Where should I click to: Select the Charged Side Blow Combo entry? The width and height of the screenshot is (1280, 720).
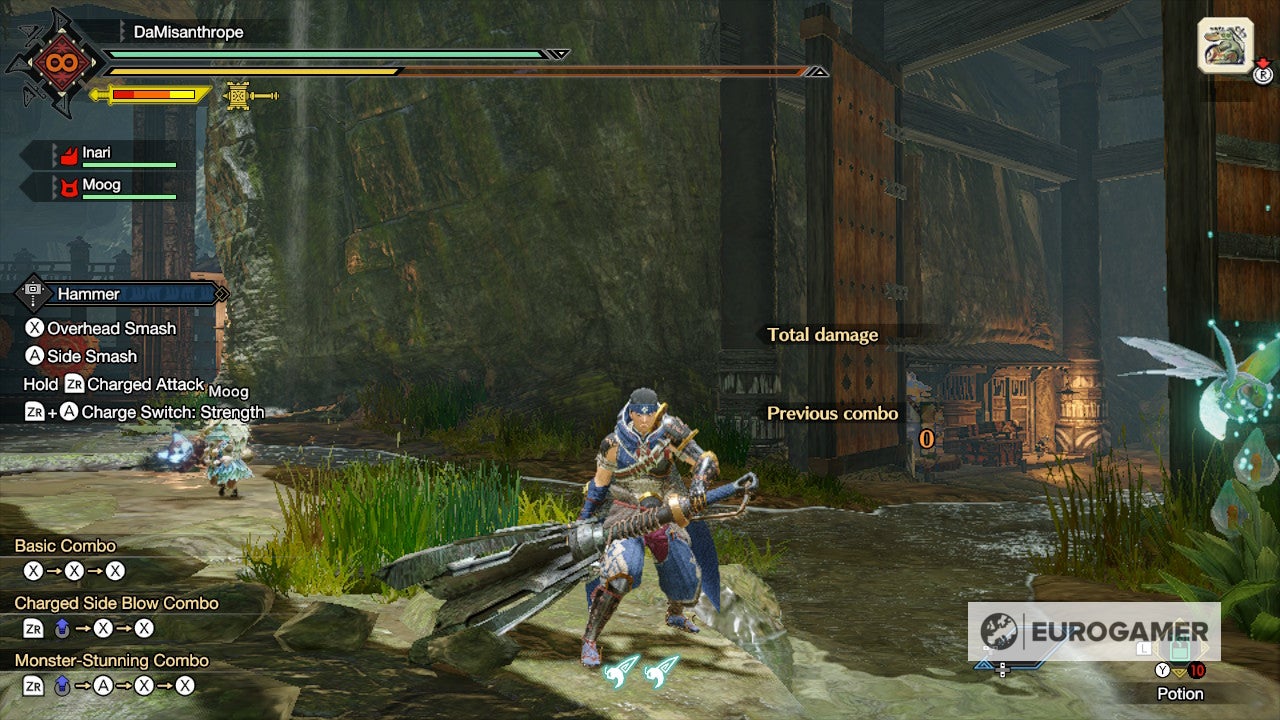coord(116,603)
